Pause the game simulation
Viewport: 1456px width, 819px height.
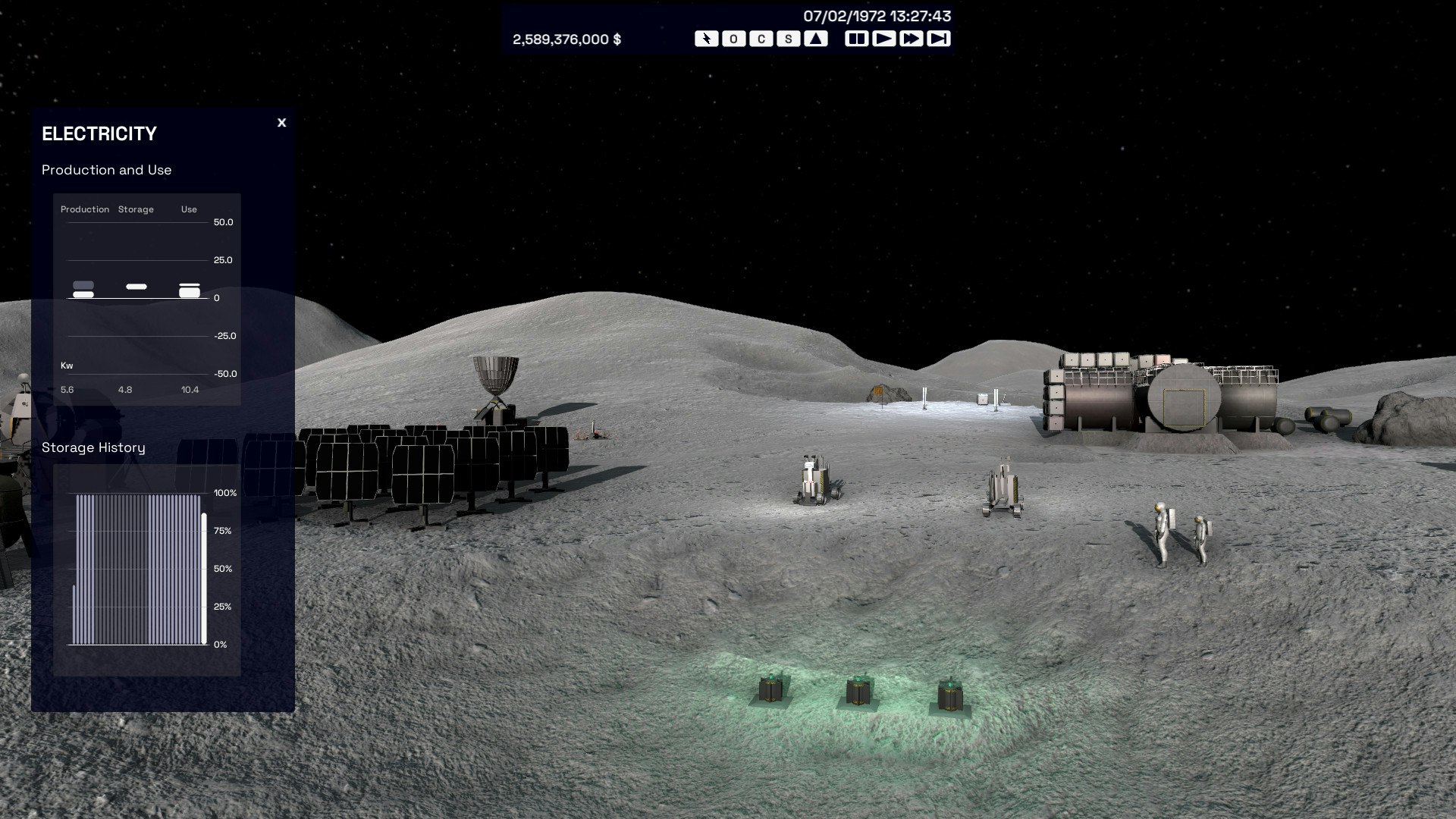(x=855, y=37)
